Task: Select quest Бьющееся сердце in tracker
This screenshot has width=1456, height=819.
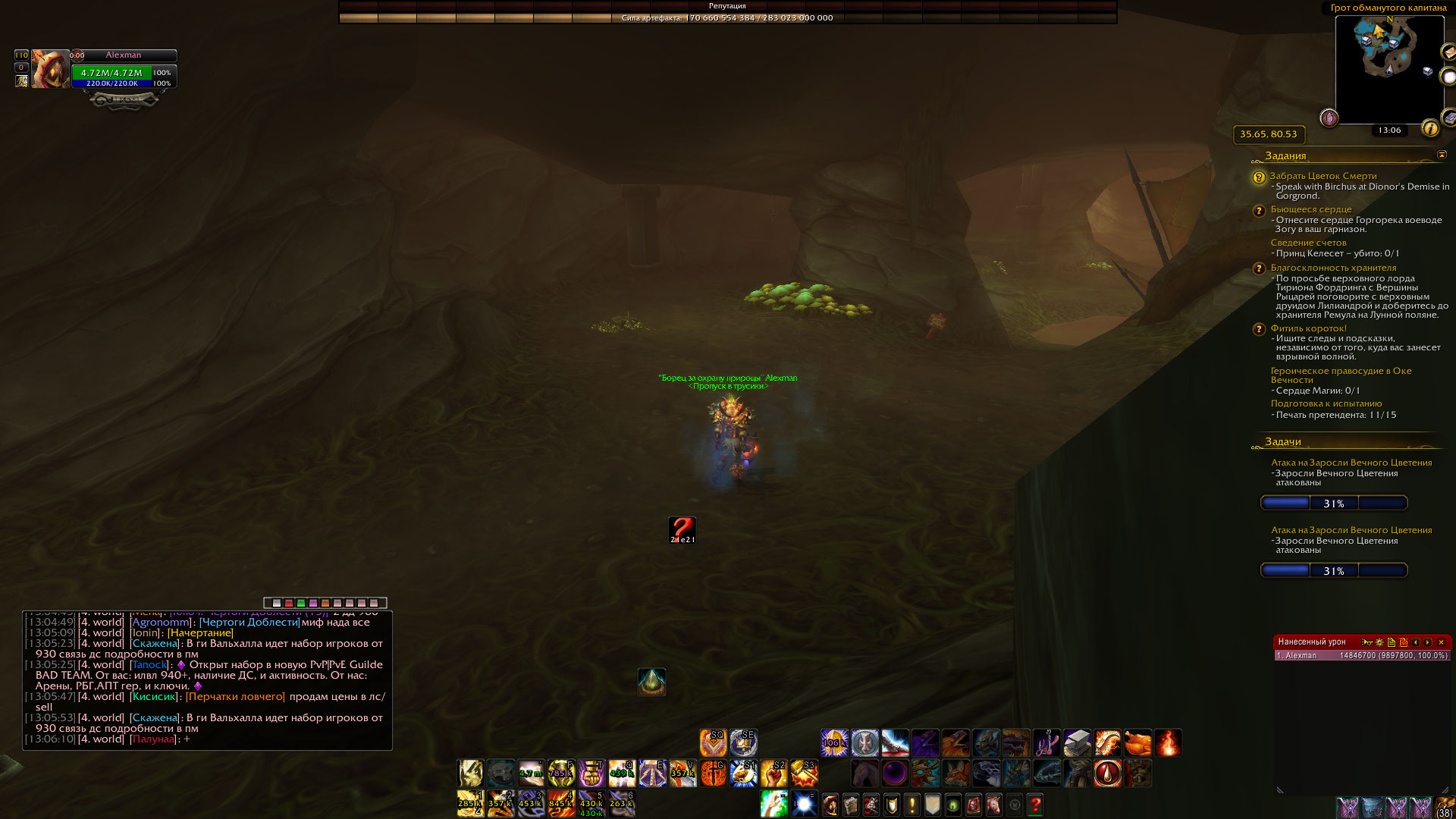Action: (1311, 209)
